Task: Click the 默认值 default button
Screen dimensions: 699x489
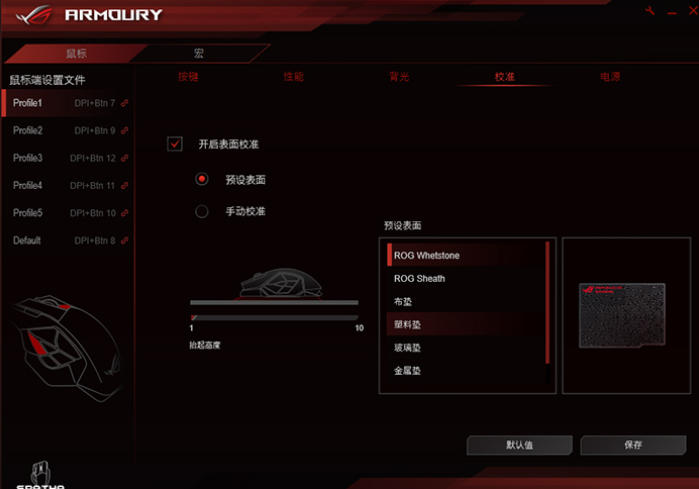Action: tap(519, 445)
